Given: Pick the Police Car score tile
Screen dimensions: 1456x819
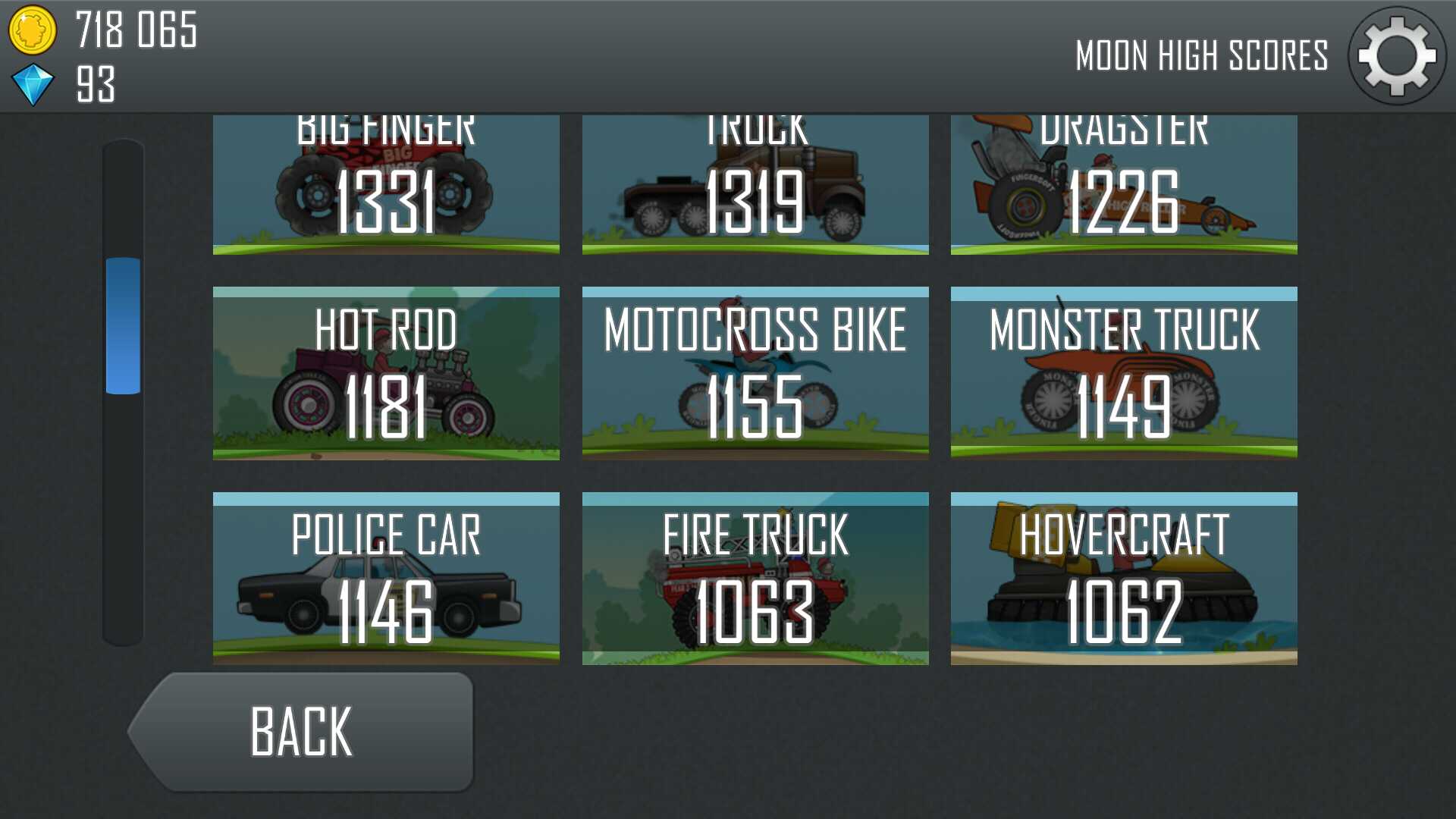Looking at the screenshot, I should [x=386, y=579].
